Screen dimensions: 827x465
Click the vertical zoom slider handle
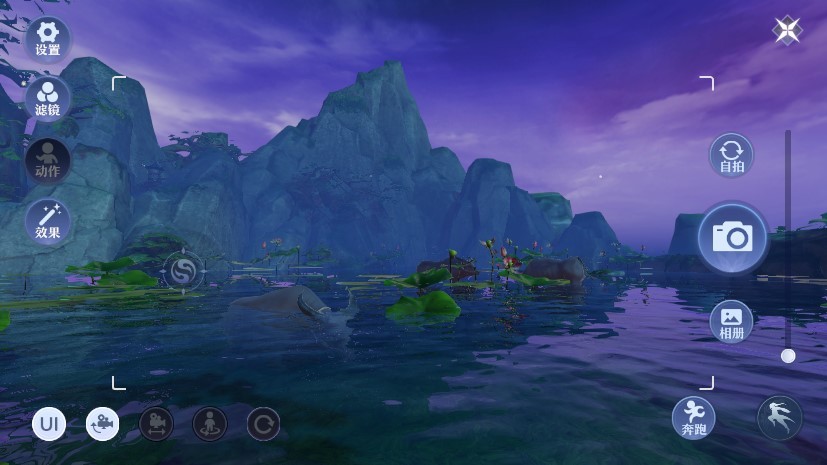pyautogui.click(x=788, y=356)
